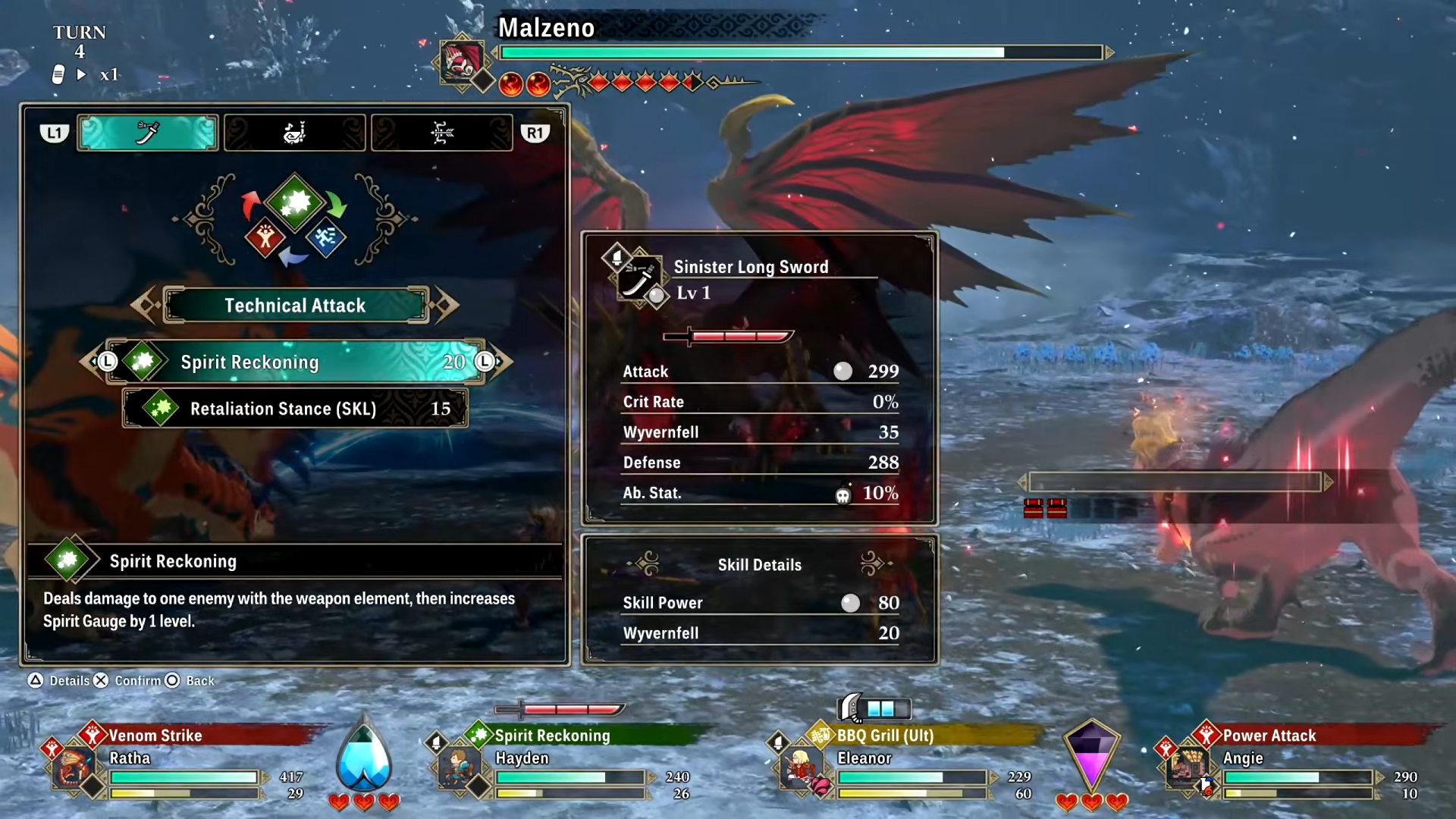Select Angie's portrait in the party bar
Viewport: 1456px width, 819px height.
pos(1185,768)
